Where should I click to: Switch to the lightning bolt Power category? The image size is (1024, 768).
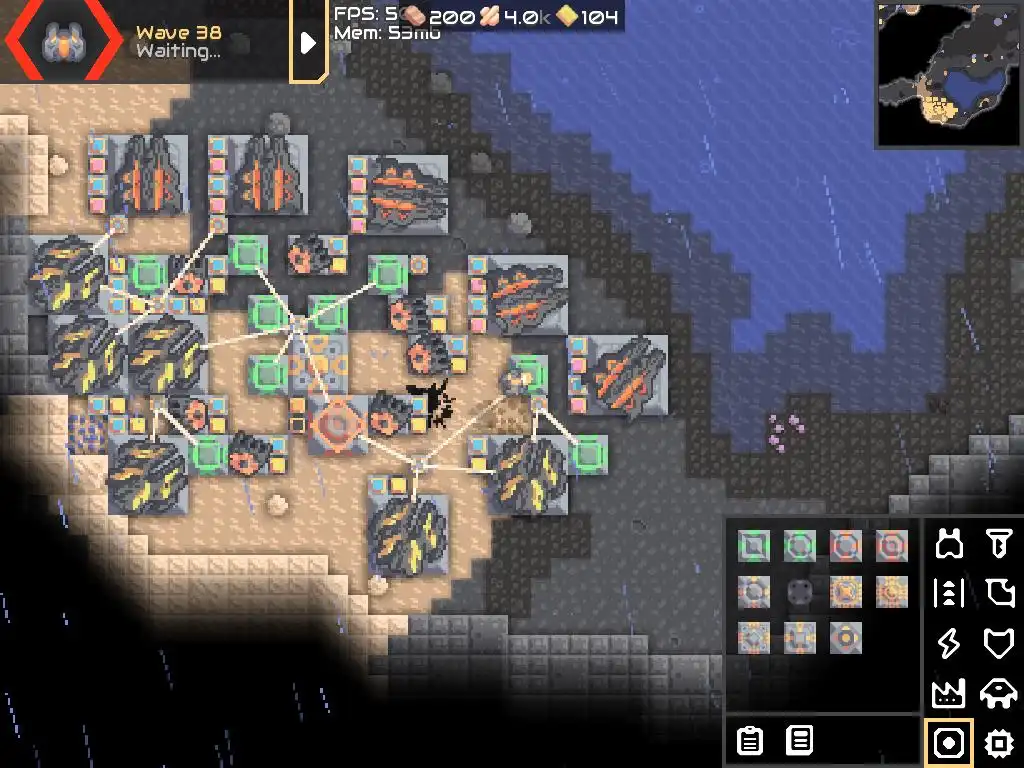[x=949, y=643]
